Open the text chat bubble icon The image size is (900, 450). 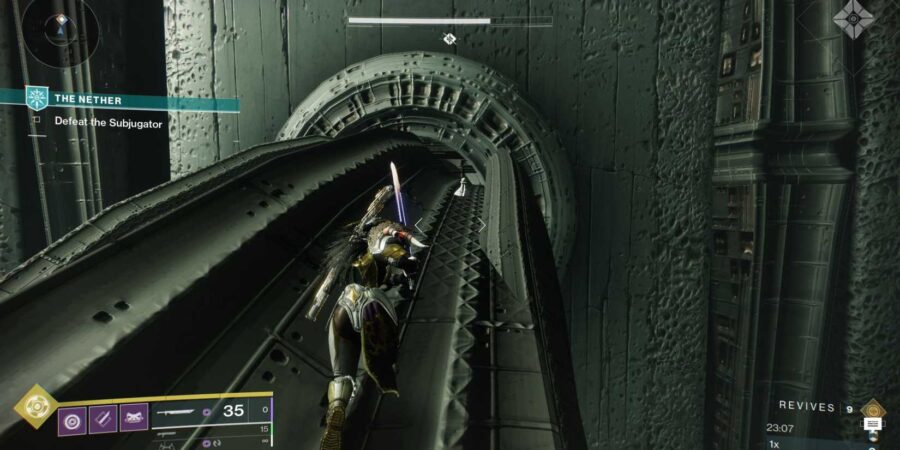[872, 424]
